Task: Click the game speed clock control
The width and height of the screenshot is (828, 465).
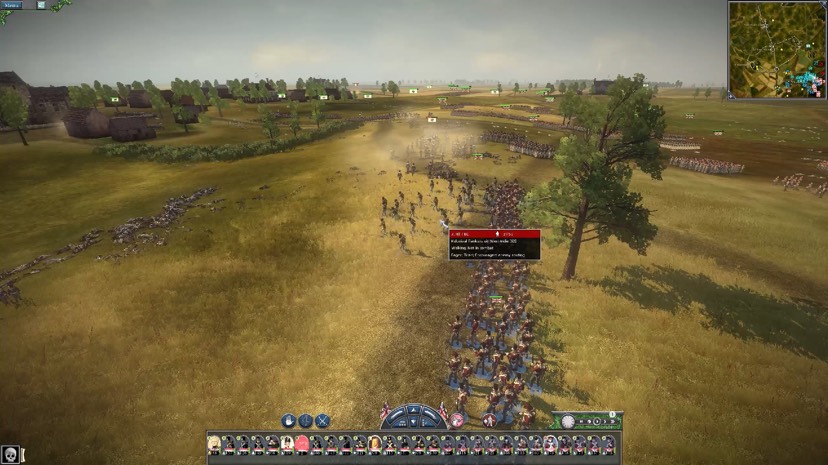Action: (568, 421)
